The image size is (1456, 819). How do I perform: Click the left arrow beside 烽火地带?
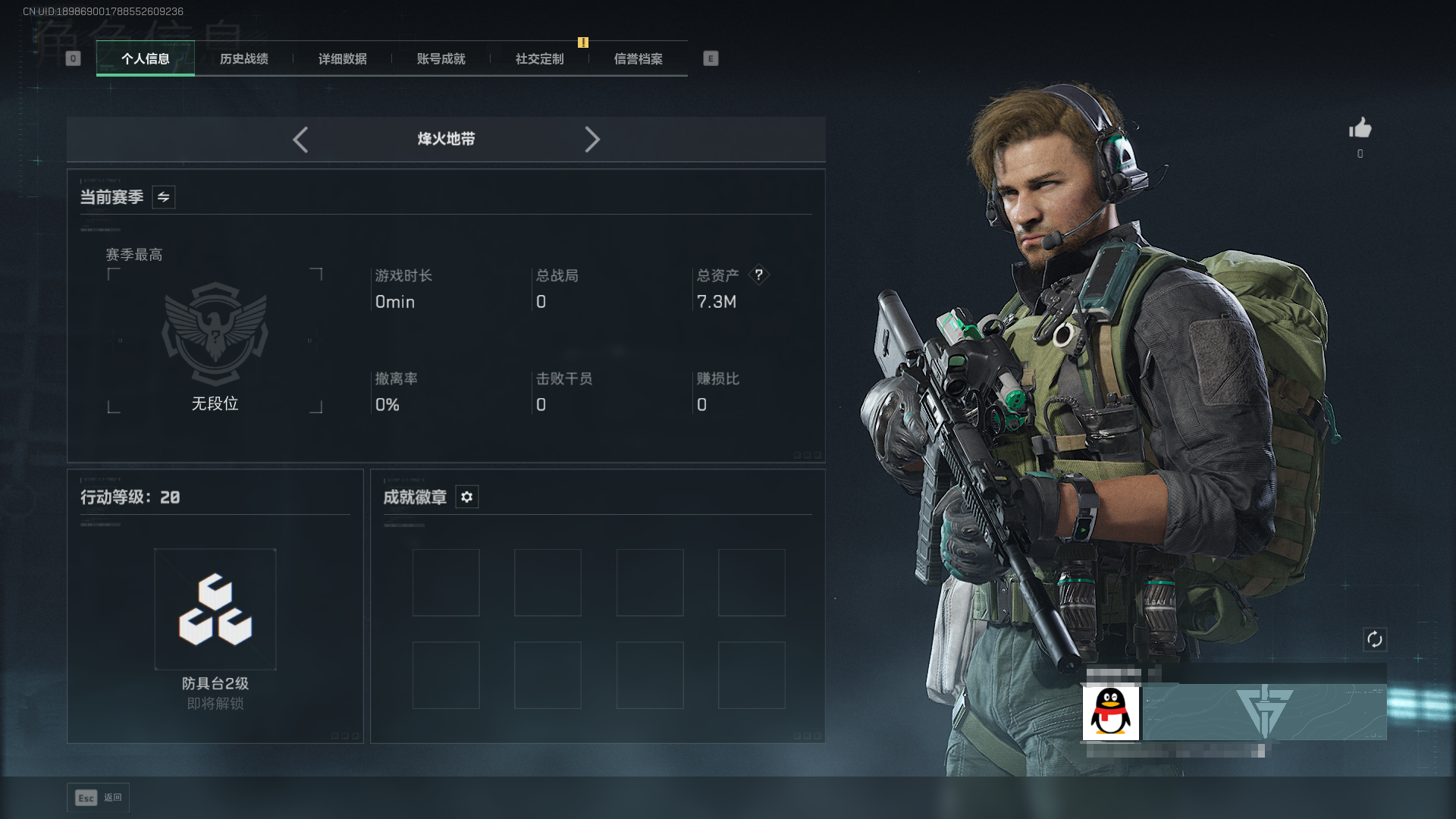pos(300,140)
